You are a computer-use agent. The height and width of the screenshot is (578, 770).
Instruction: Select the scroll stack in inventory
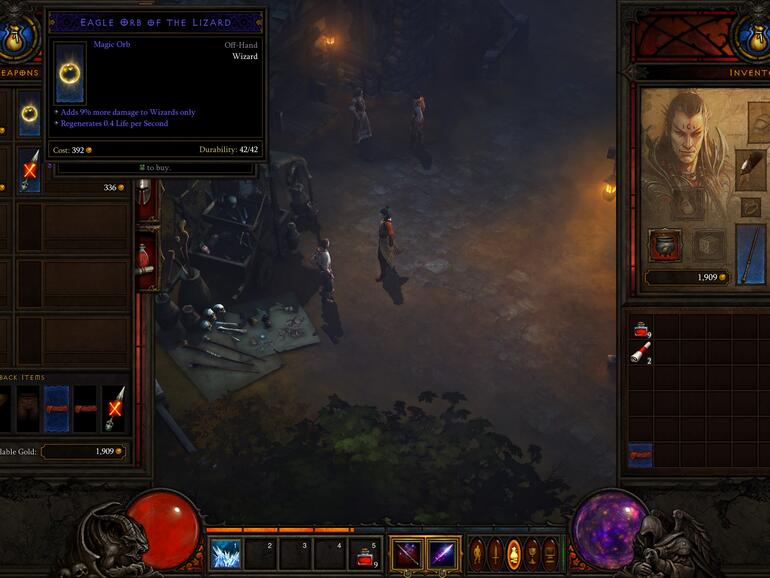pyautogui.click(x=640, y=352)
